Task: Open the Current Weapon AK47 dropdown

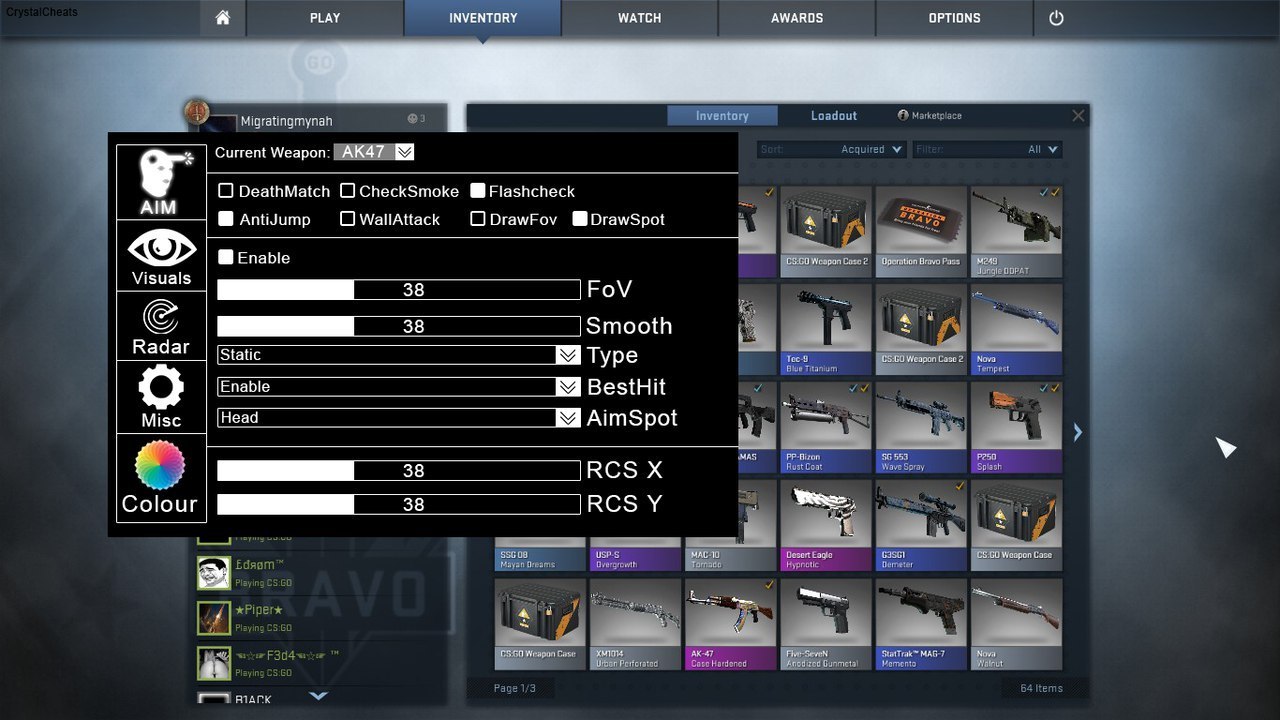Action: coord(404,152)
